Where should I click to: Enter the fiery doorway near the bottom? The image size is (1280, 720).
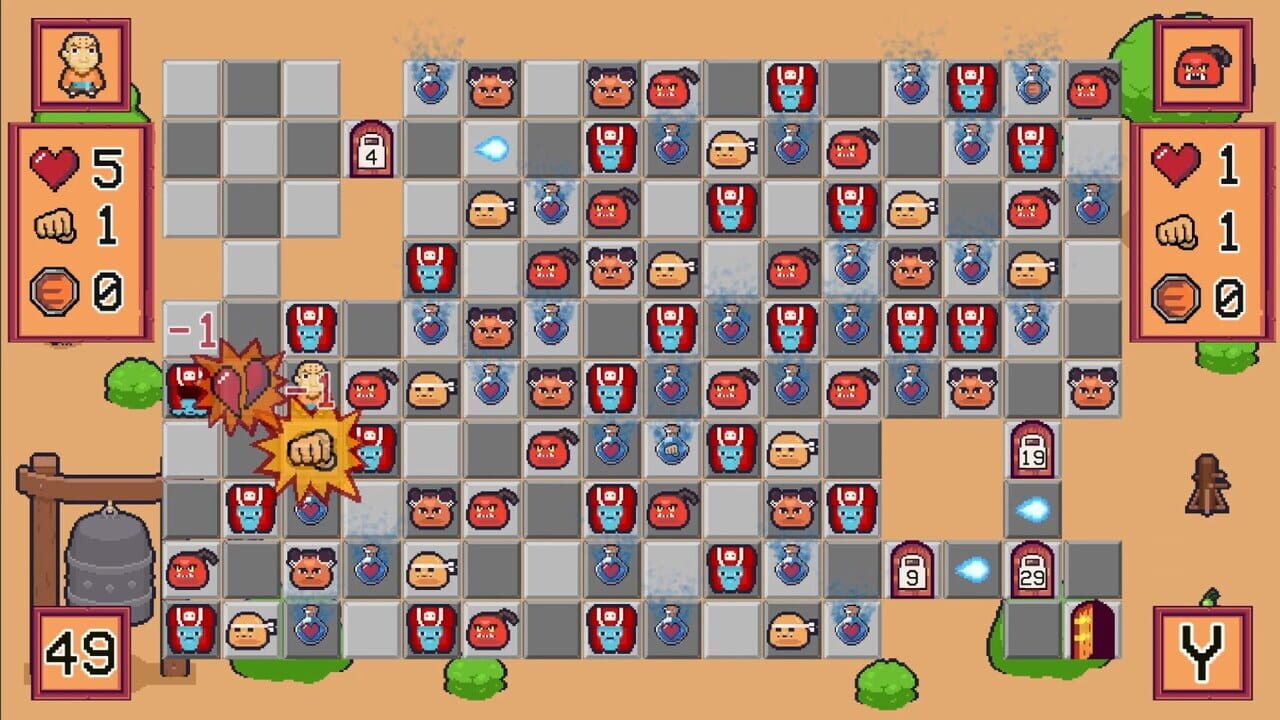pos(1090,630)
